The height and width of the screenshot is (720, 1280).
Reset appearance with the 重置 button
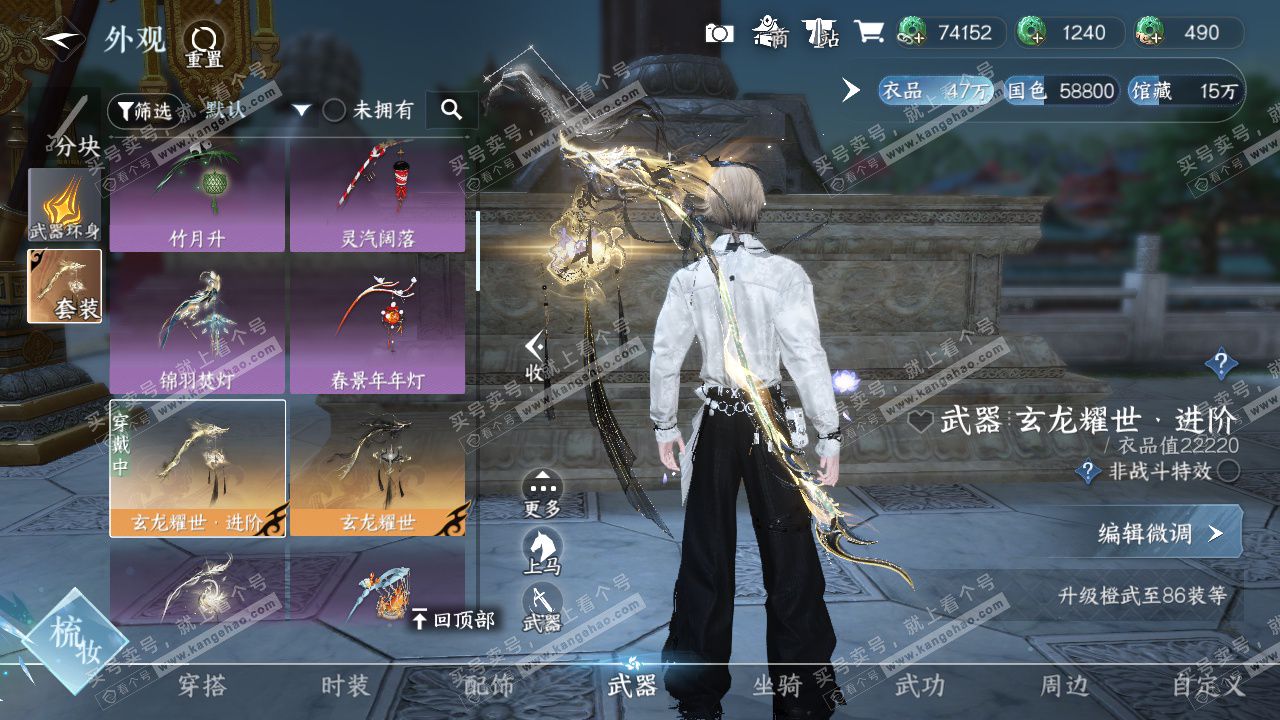204,44
